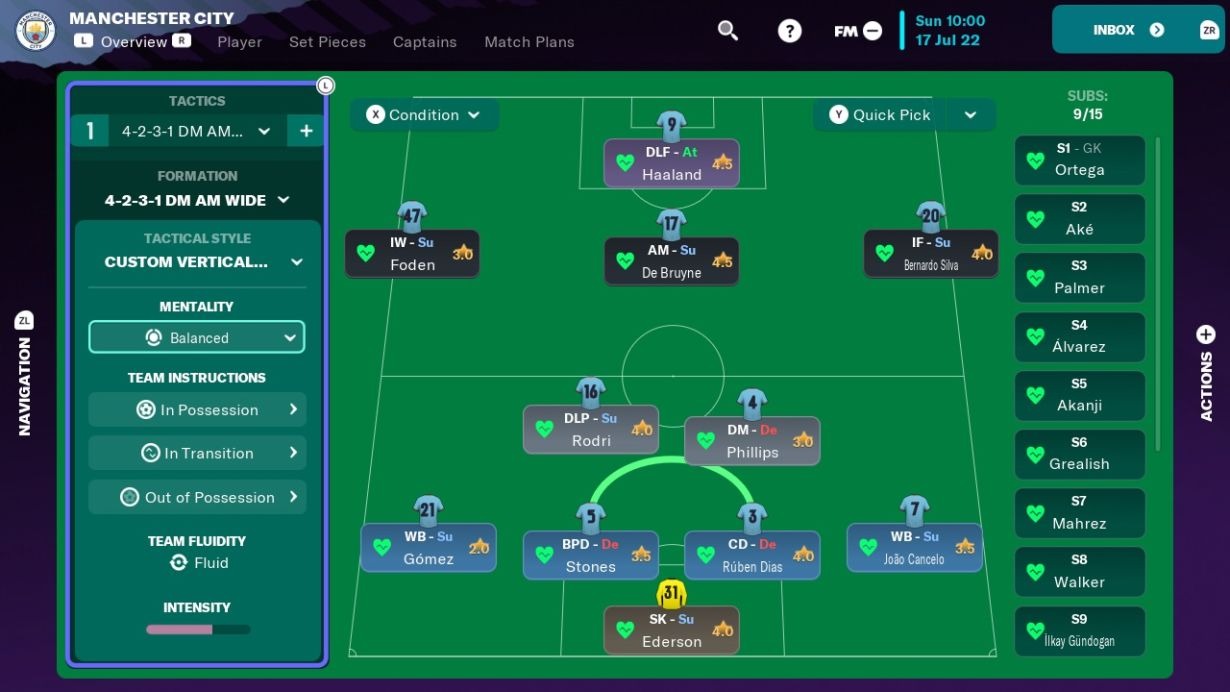The width and height of the screenshot is (1230, 692).
Task: Add a new tactic with plus button
Action: coord(306,131)
